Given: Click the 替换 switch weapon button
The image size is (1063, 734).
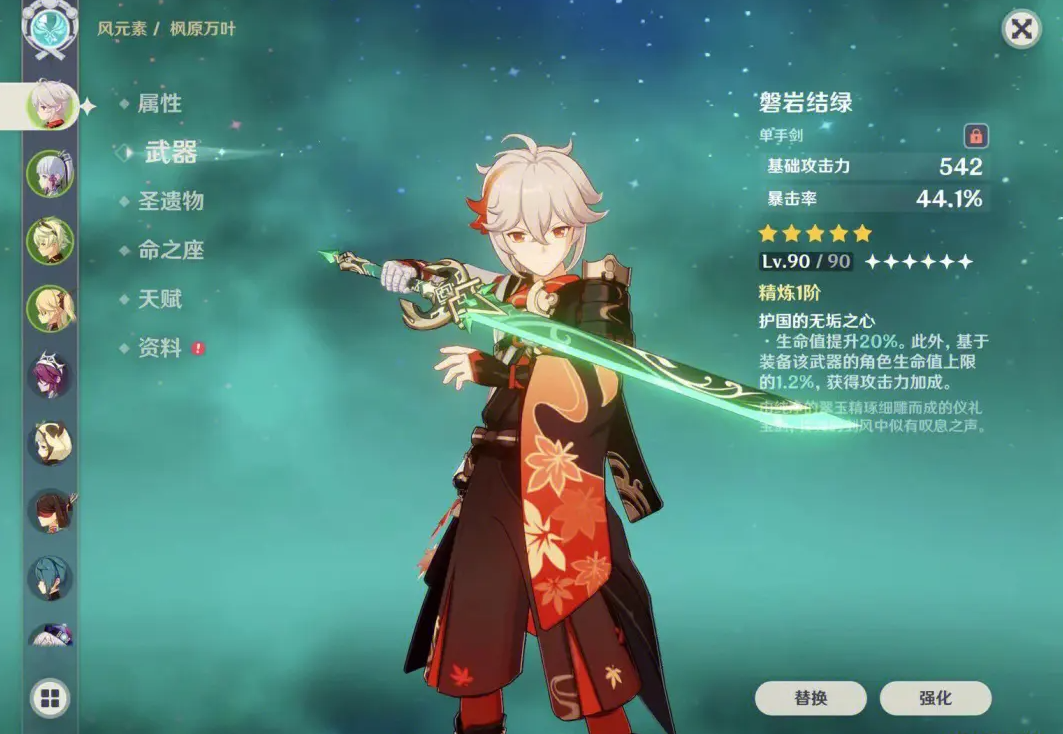Looking at the screenshot, I should coord(811,698).
